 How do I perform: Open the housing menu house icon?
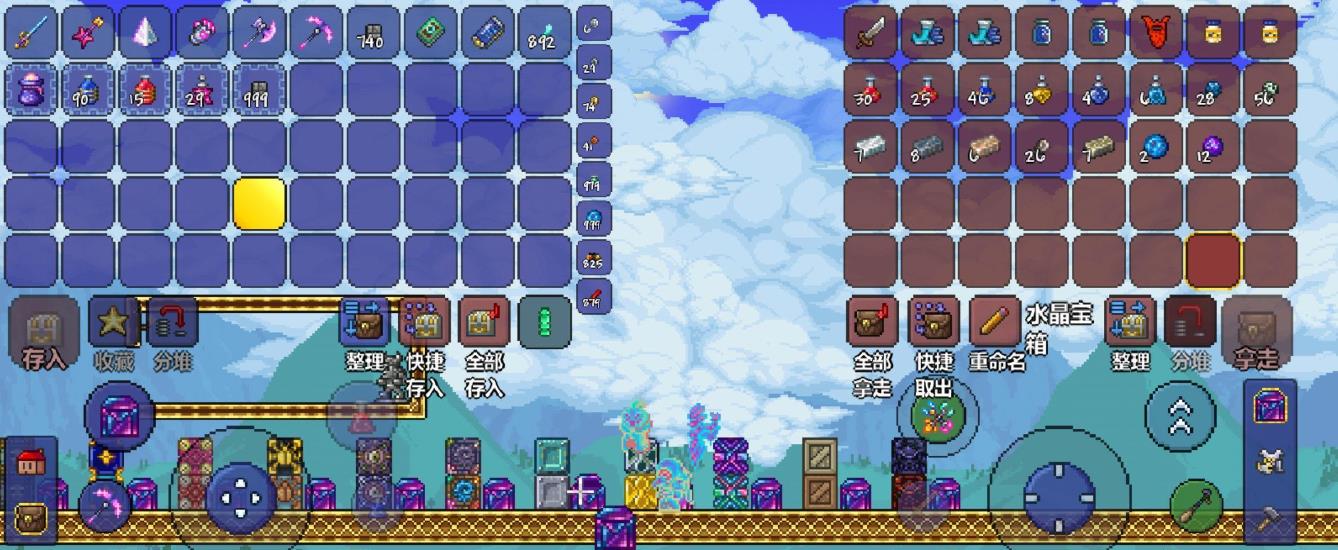pos(30,462)
